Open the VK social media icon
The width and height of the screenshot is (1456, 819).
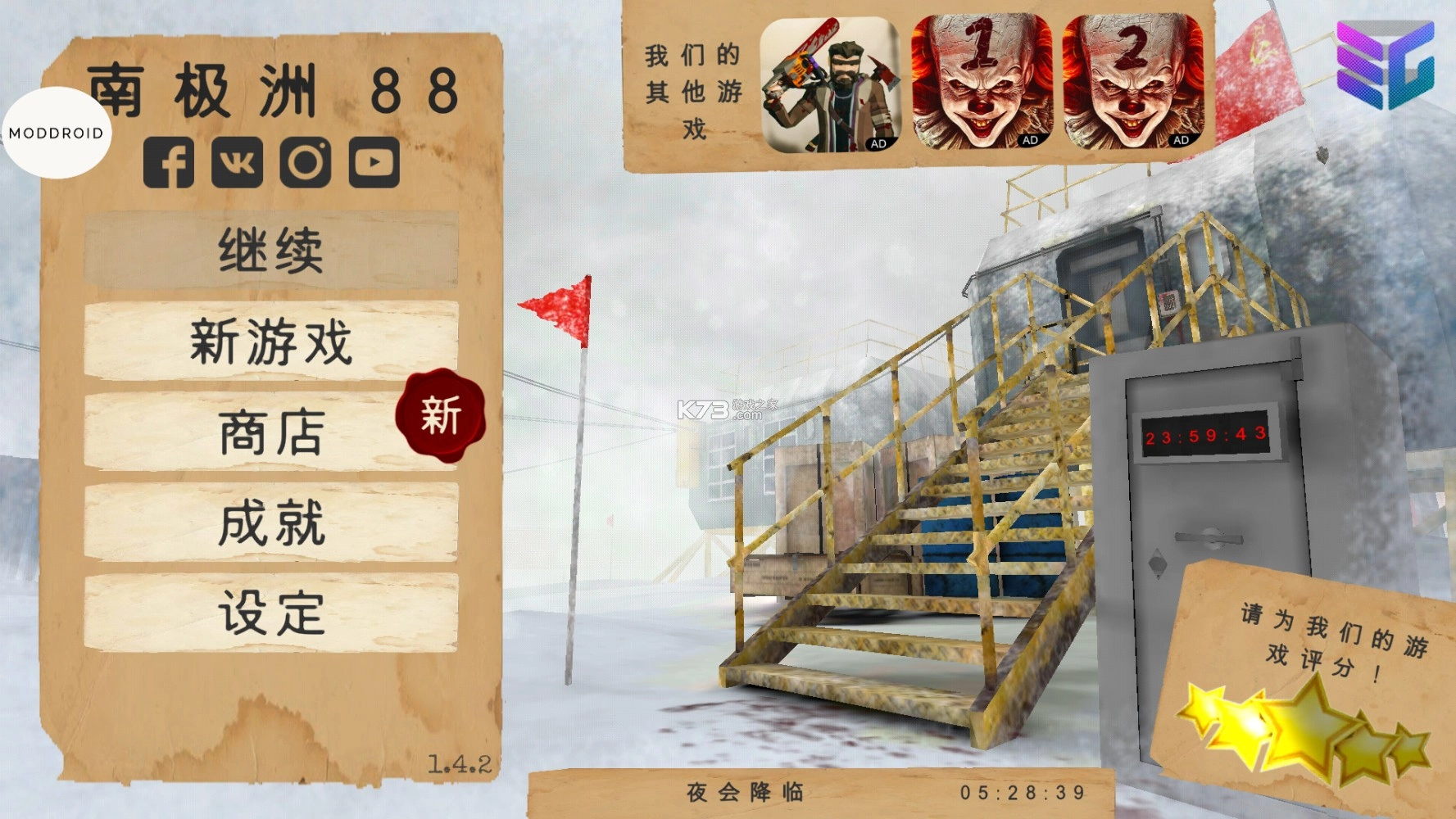pyautogui.click(x=238, y=160)
